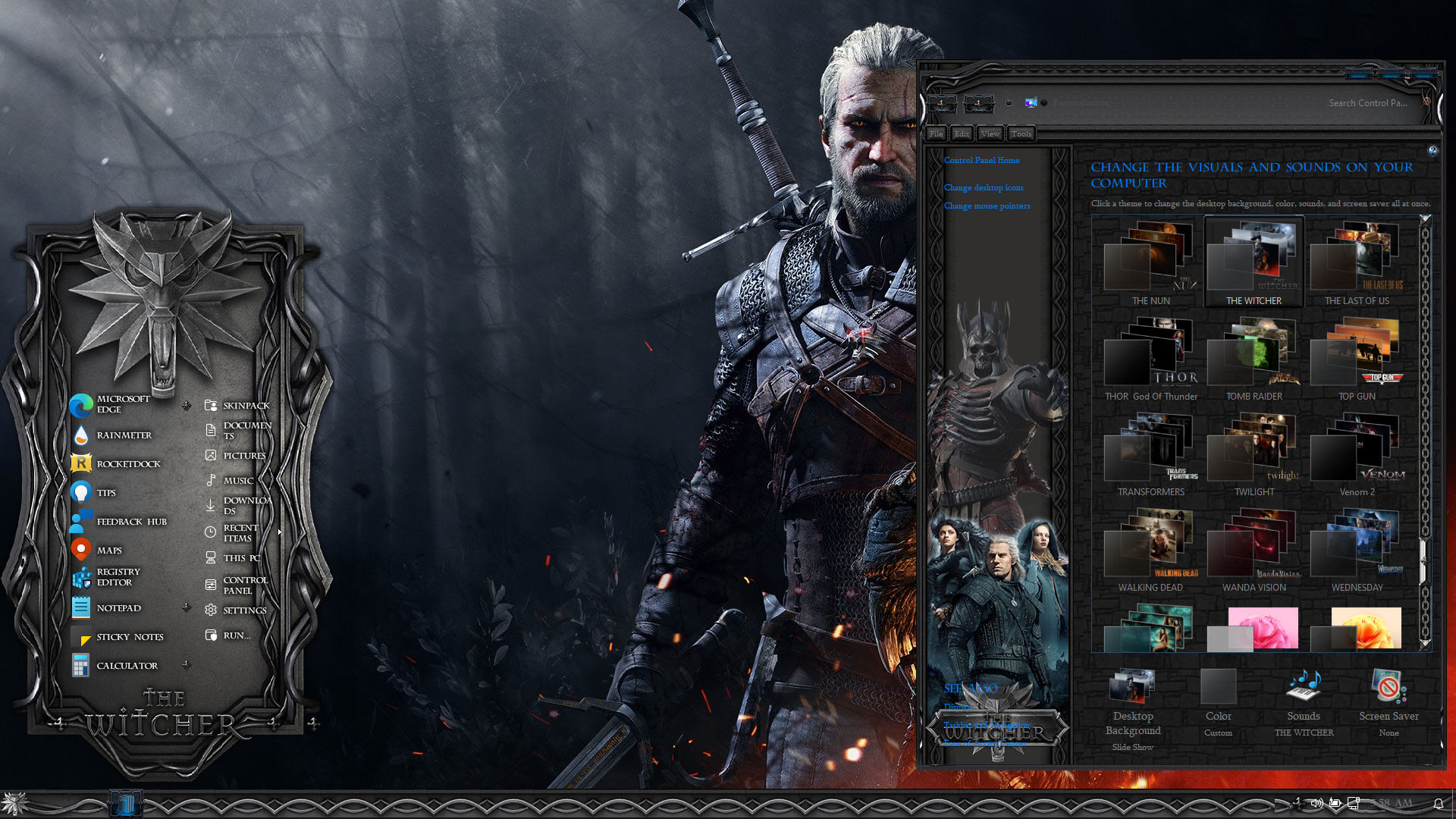Follow the Change desktop icons link

[984, 188]
